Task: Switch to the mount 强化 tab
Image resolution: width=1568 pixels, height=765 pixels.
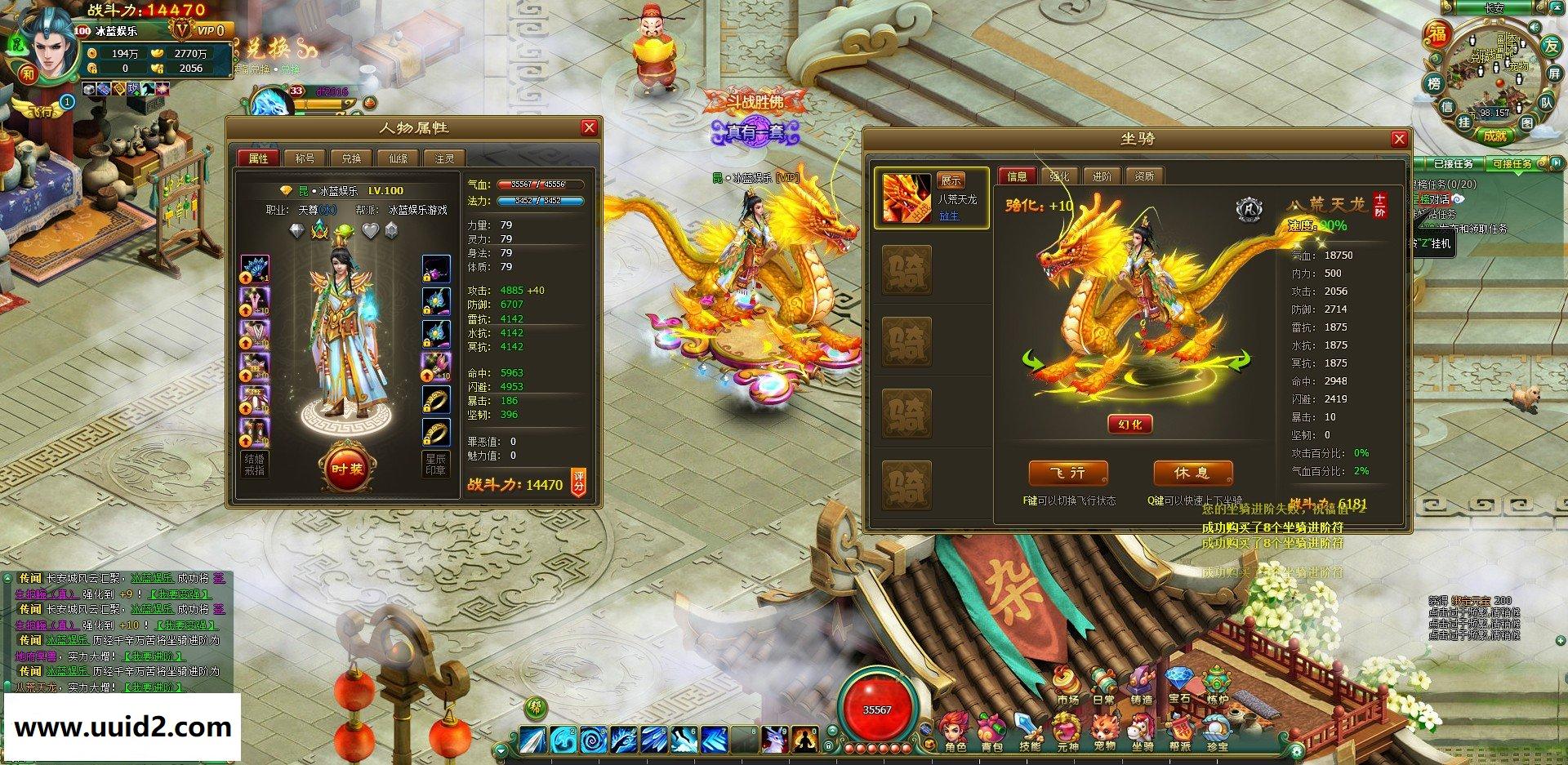Action: click(1059, 176)
